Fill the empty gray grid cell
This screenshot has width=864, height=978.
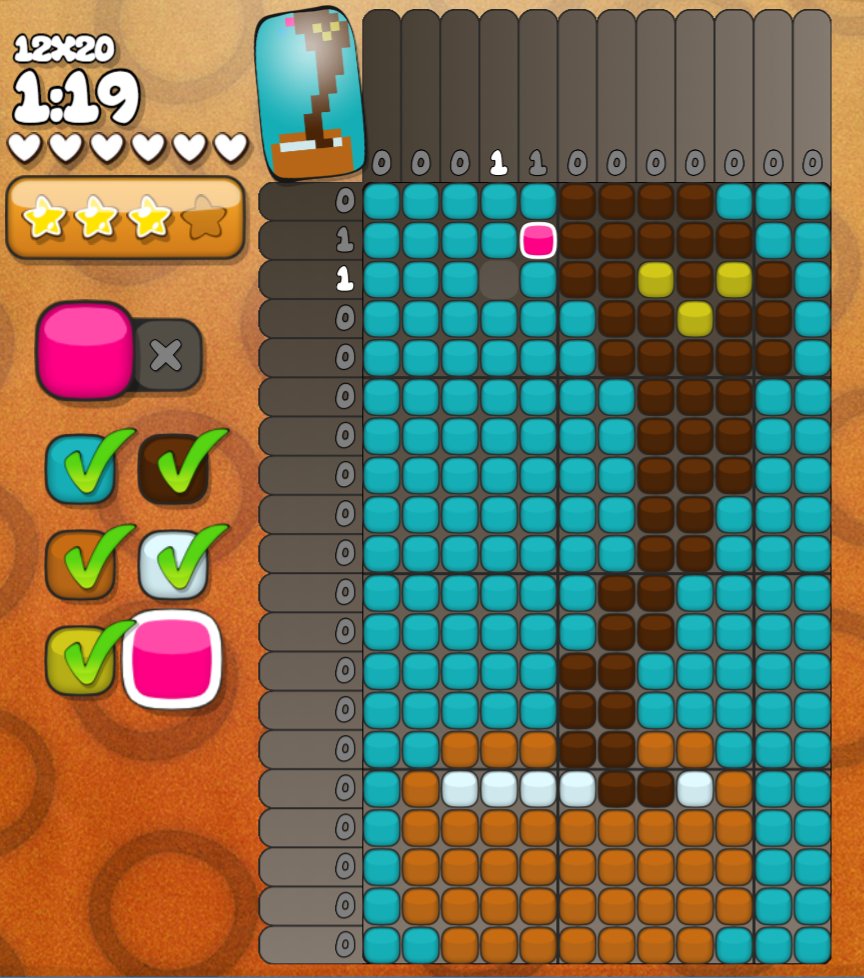499,280
